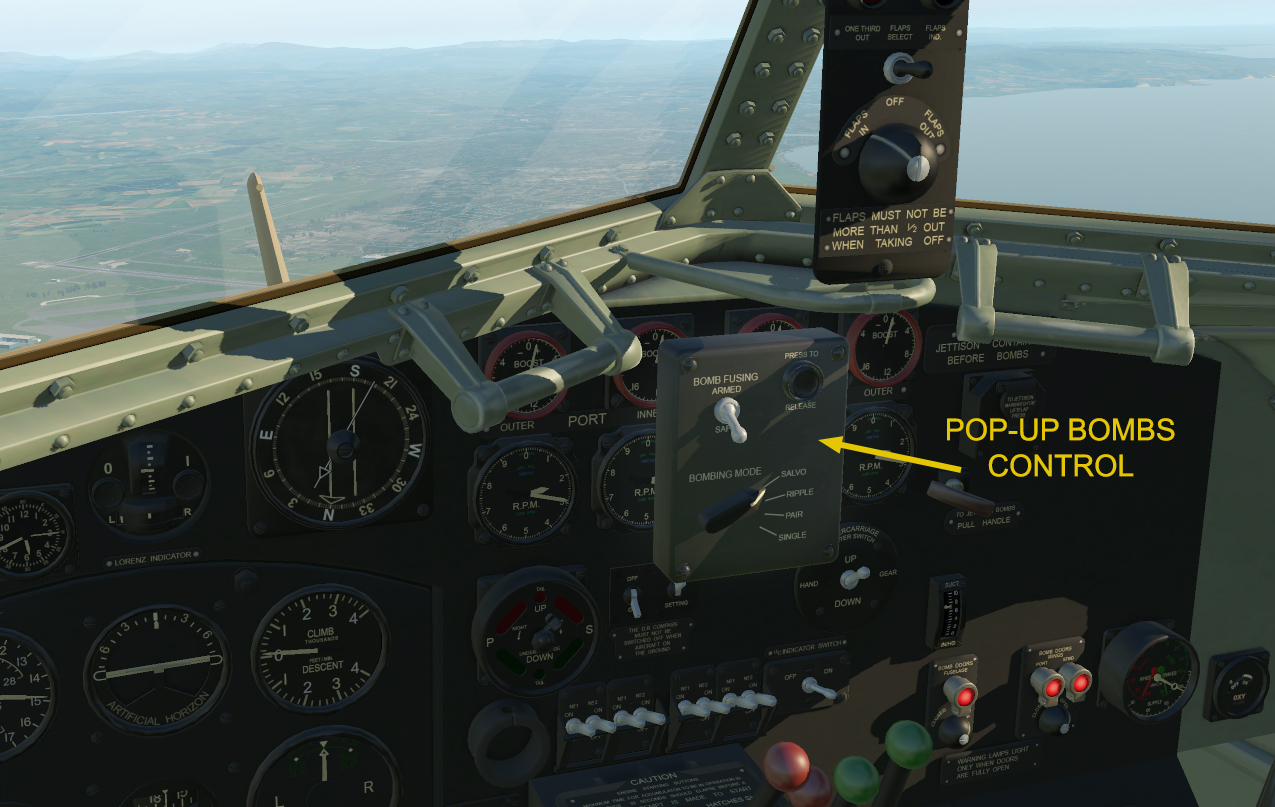1275x807 pixels.
Task: Choose RIPPLE bombing mode
Action: [x=799, y=493]
